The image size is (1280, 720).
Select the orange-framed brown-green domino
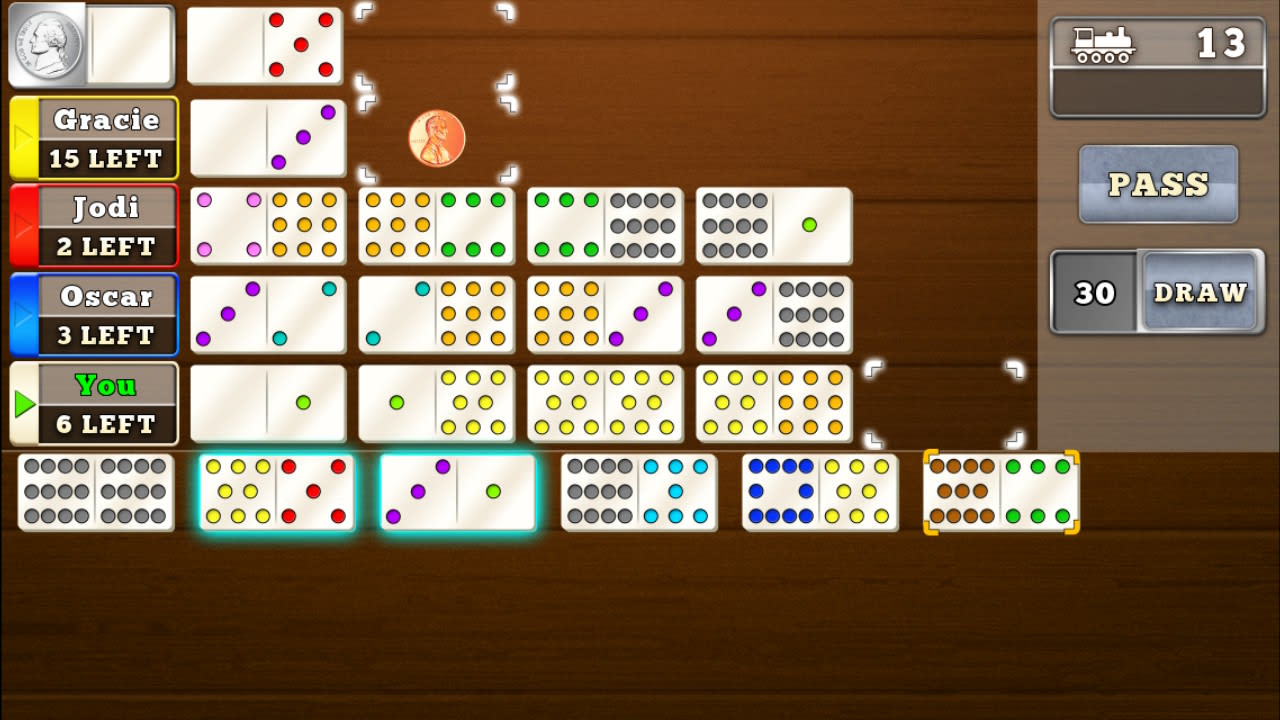coord(1000,490)
